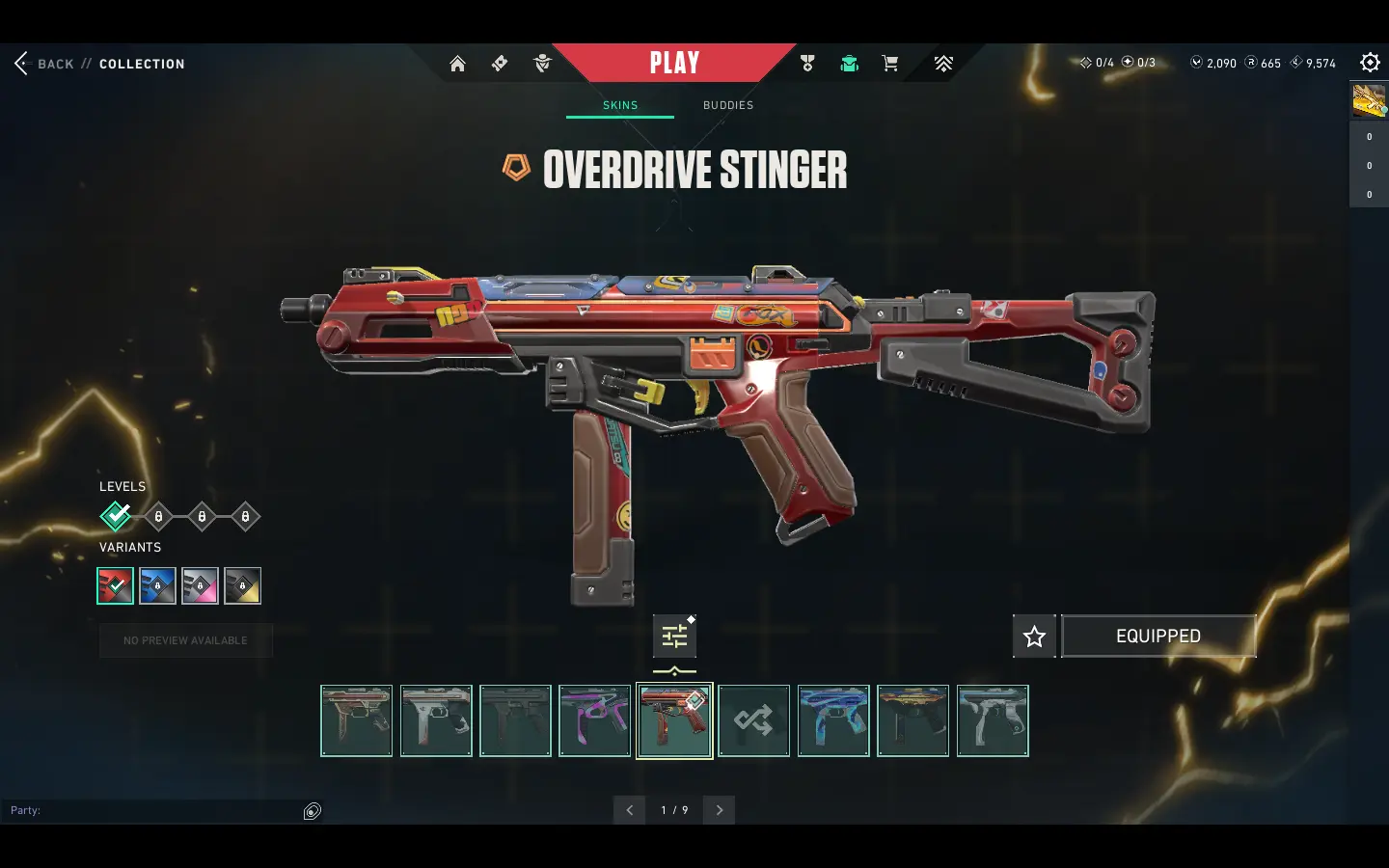Choose the purple Stinger skin thumbnail

coord(595,720)
